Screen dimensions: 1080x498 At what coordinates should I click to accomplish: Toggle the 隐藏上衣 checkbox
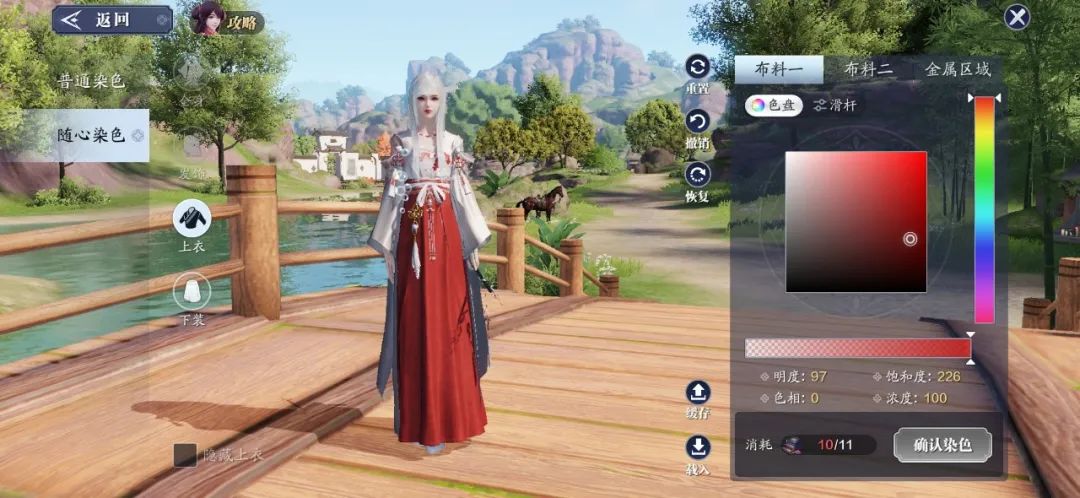[x=186, y=455]
